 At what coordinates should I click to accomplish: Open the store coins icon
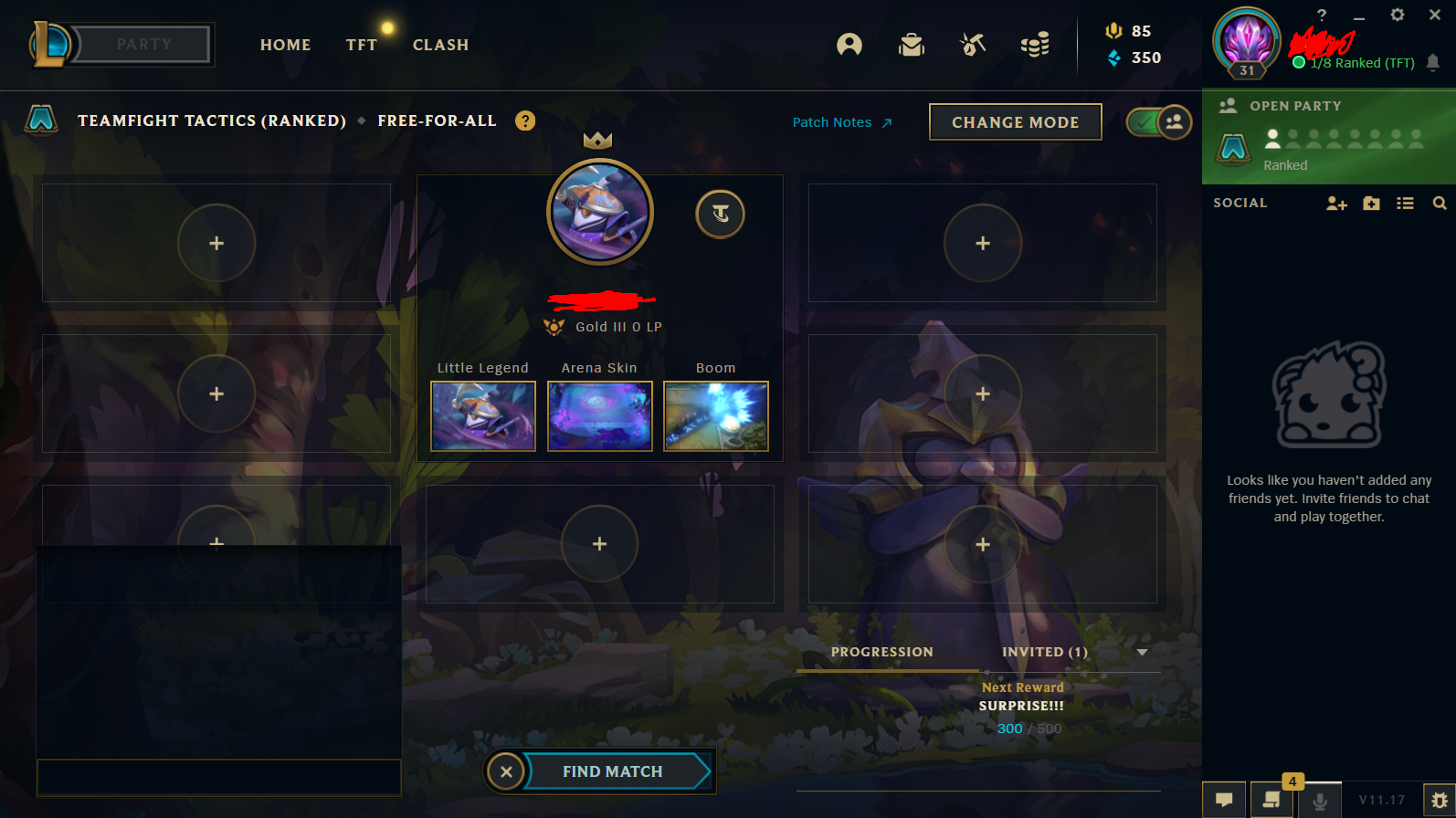(x=1035, y=45)
